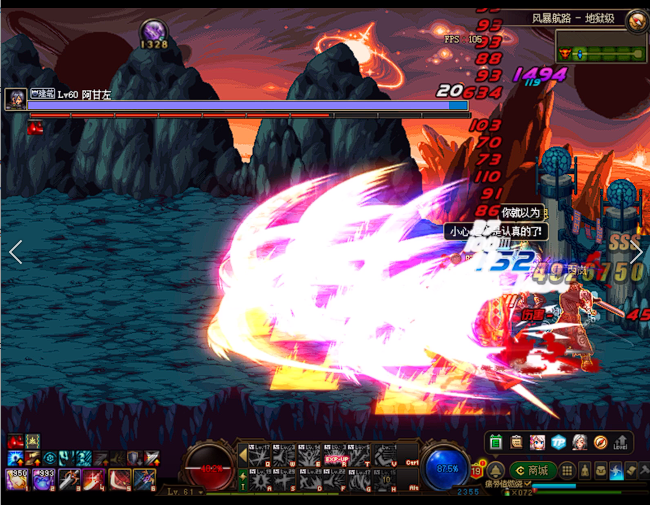Use the blue MP potion in slot 2
Image resolution: width=650 pixels, height=505 pixels.
point(45,480)
